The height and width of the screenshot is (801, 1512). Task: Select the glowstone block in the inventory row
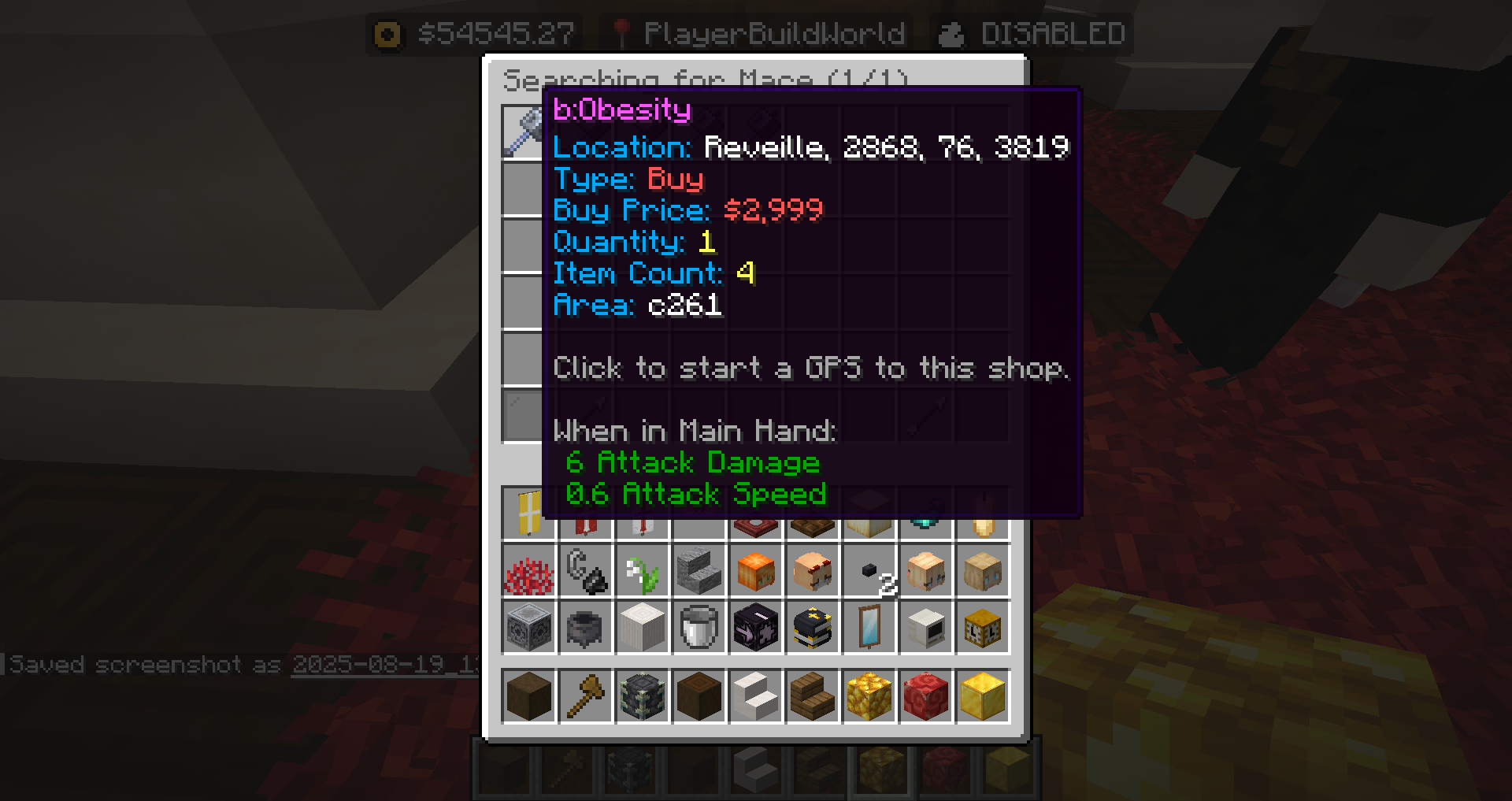pos(869,696)
